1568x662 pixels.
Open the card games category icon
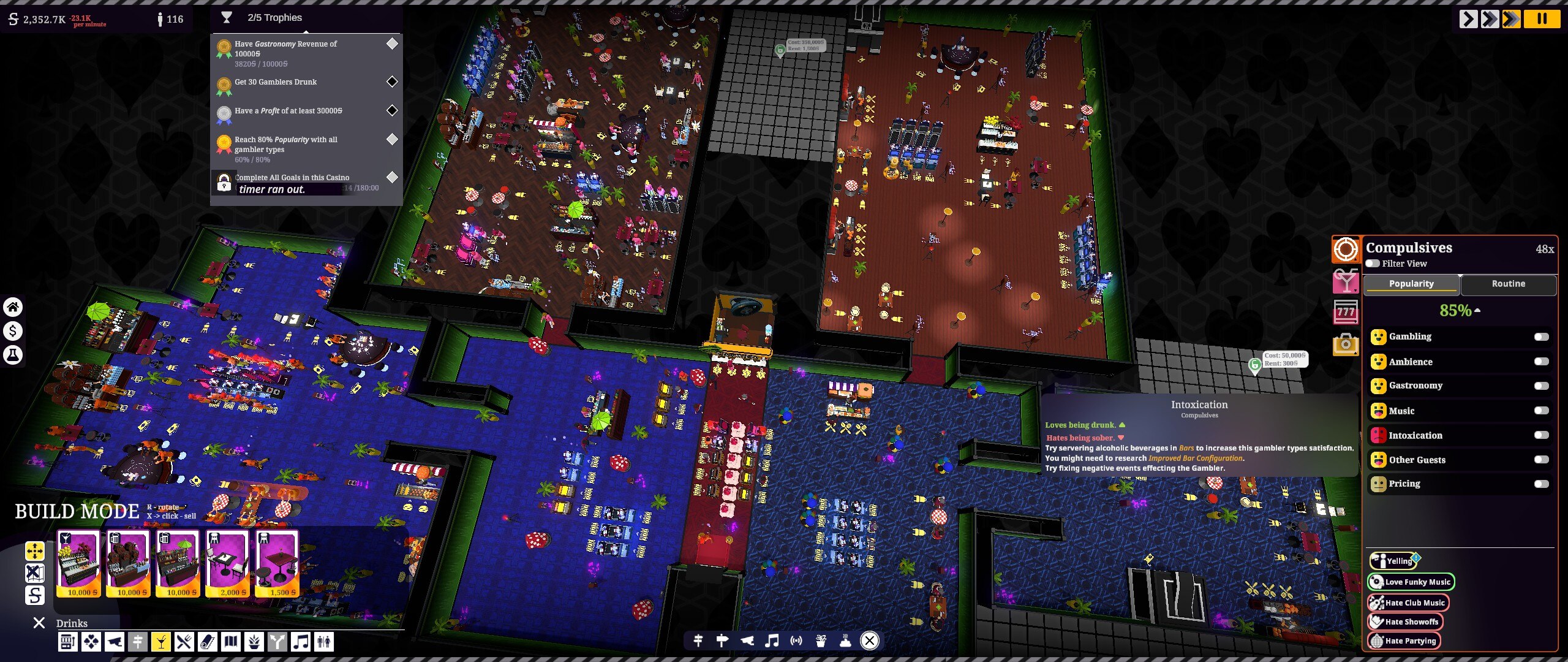[91, 642]
